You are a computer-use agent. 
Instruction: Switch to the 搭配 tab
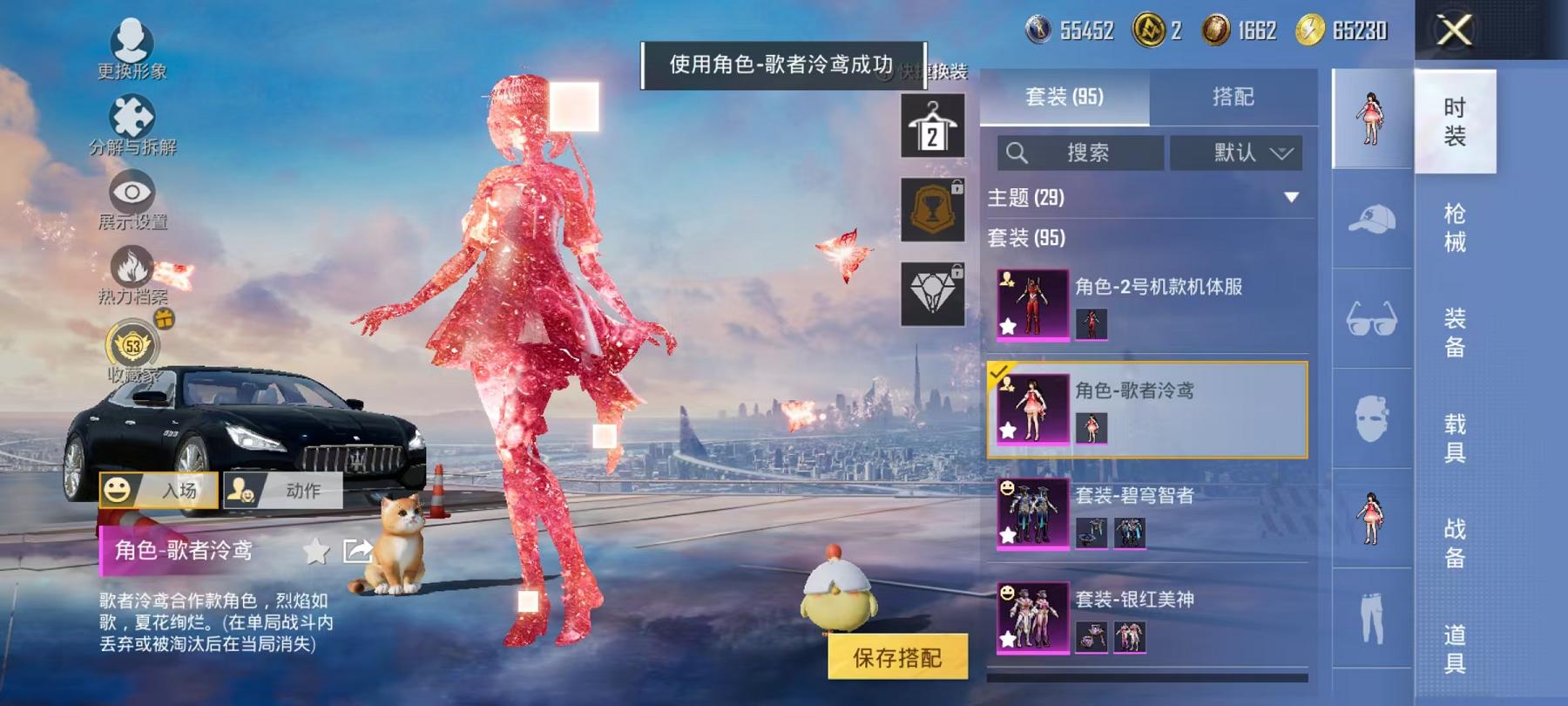[x=1233, y=98]
